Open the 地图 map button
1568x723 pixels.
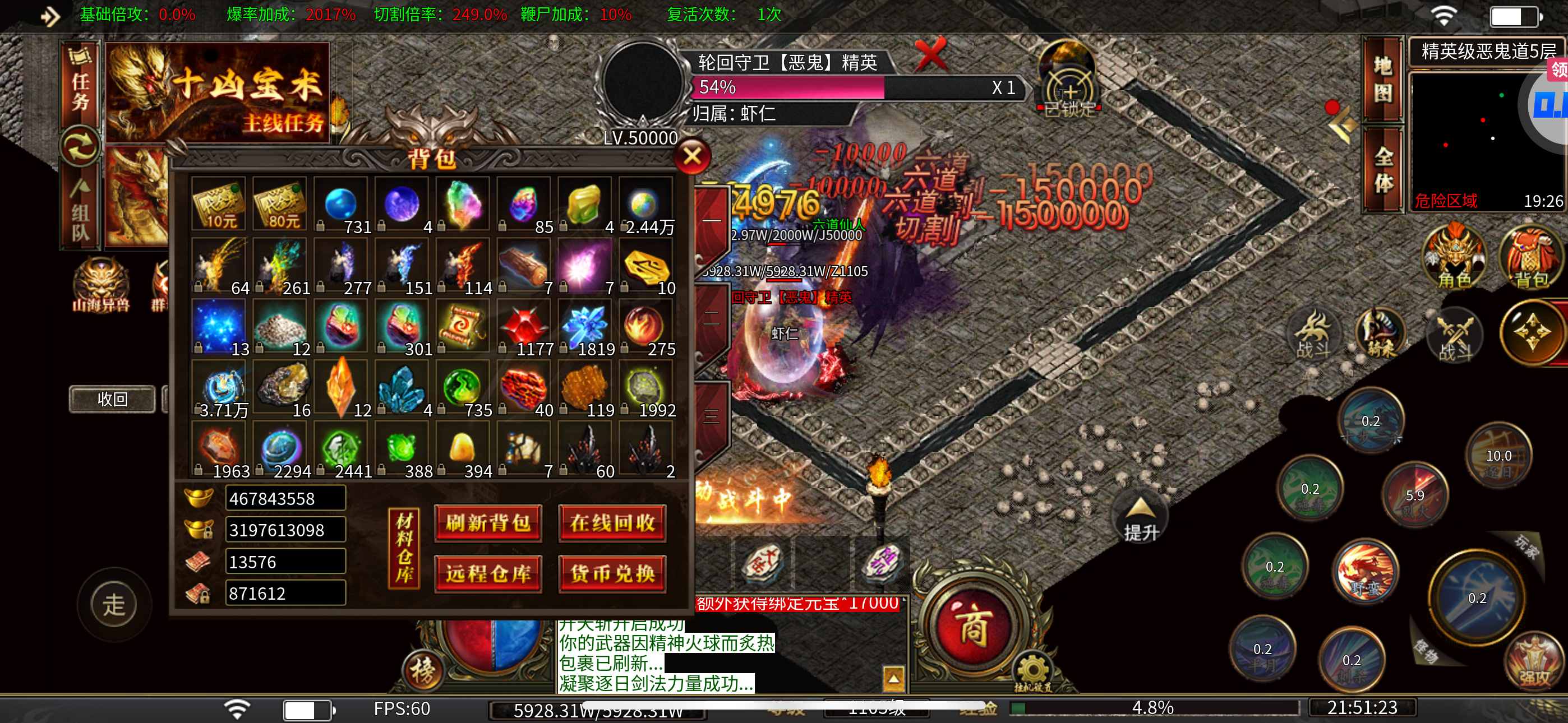pyautogui.click(x=1382, y=79)
